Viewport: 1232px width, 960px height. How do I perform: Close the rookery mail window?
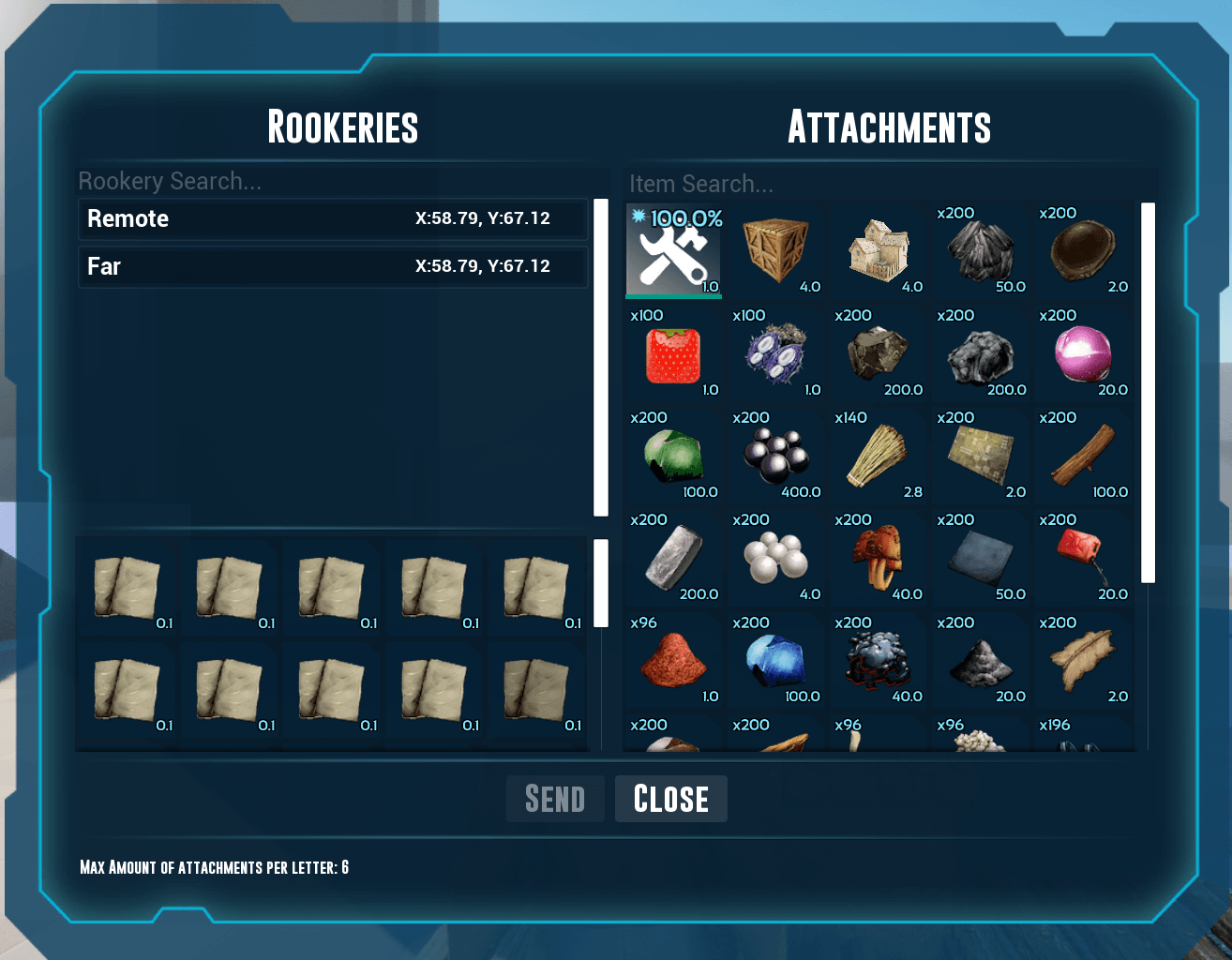[x=670, y=799]
